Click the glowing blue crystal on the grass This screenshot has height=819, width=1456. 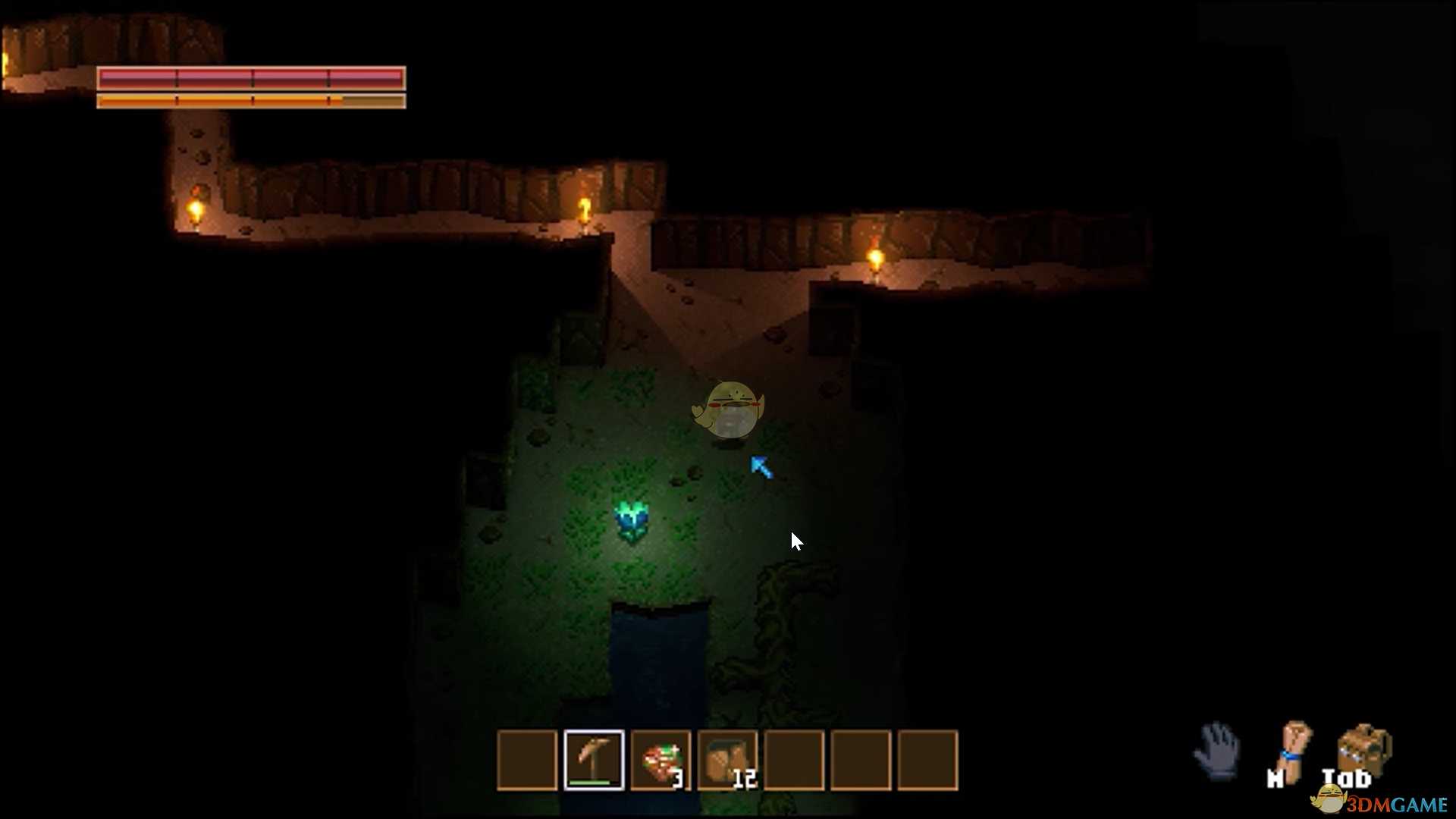[x=632, y=519]
